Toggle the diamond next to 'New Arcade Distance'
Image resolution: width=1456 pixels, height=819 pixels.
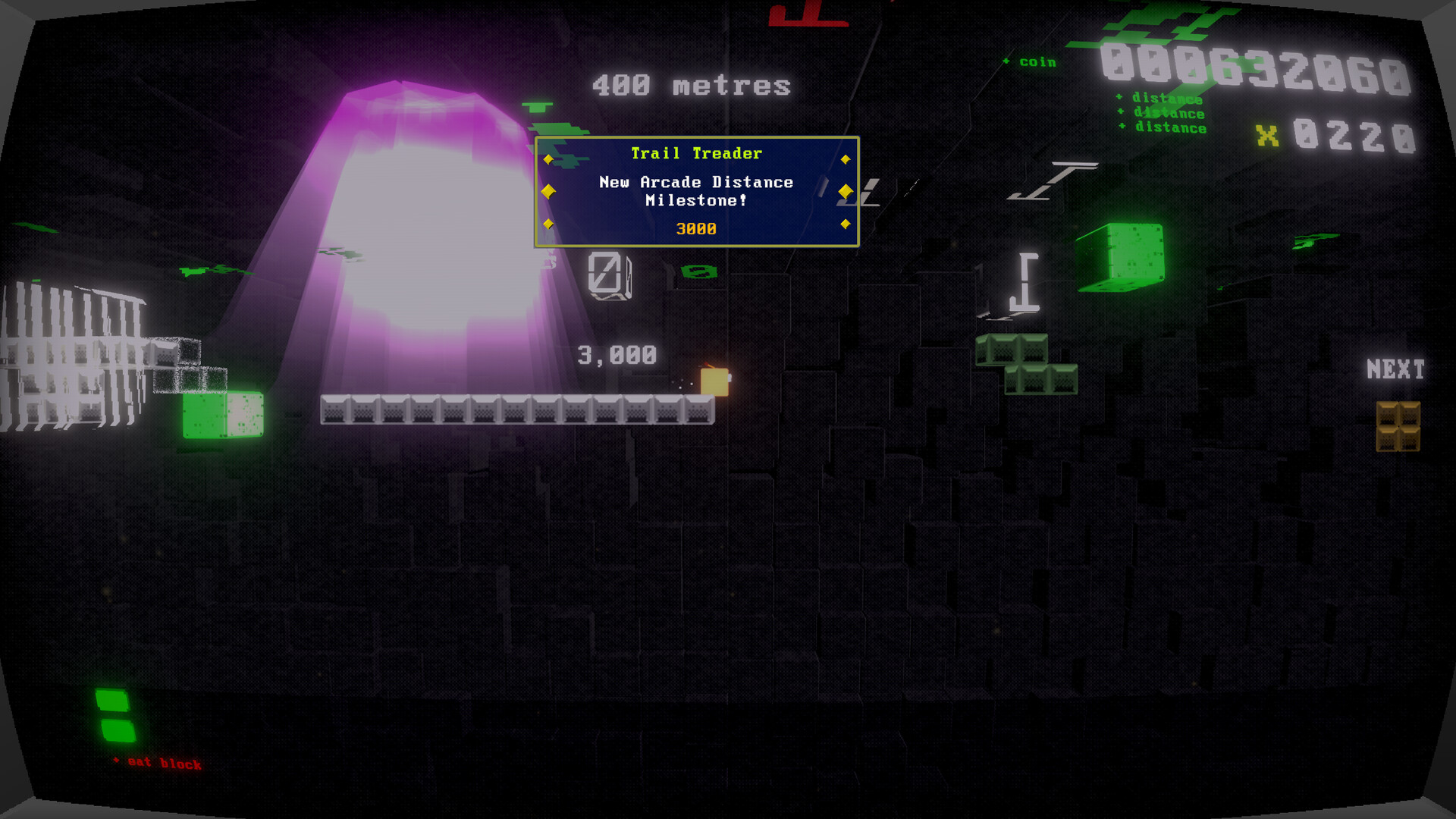pos(550,192)
